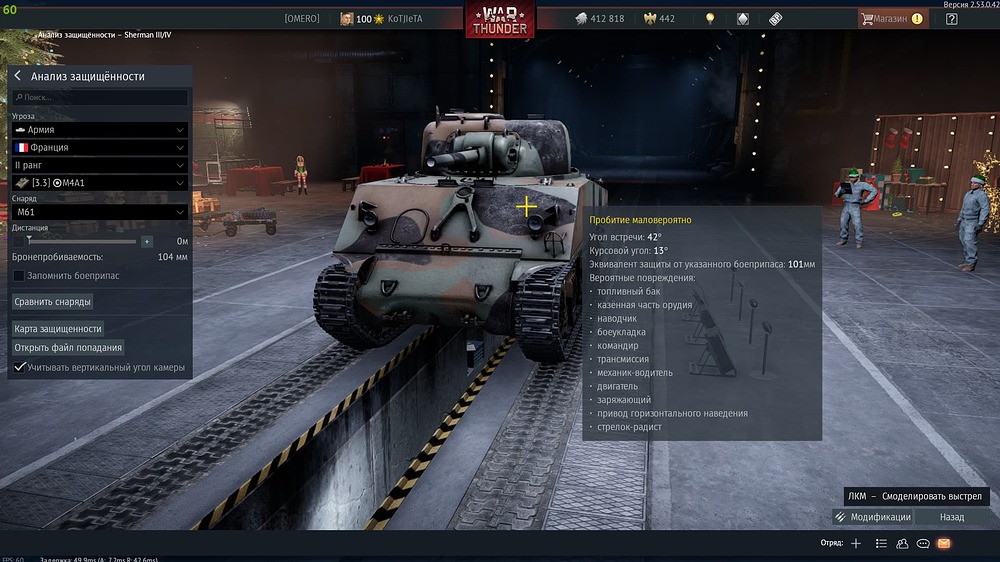Open the M4A1 vehicle dropdown
Screen dimensions: 1000x562
[x=100, y=182]
